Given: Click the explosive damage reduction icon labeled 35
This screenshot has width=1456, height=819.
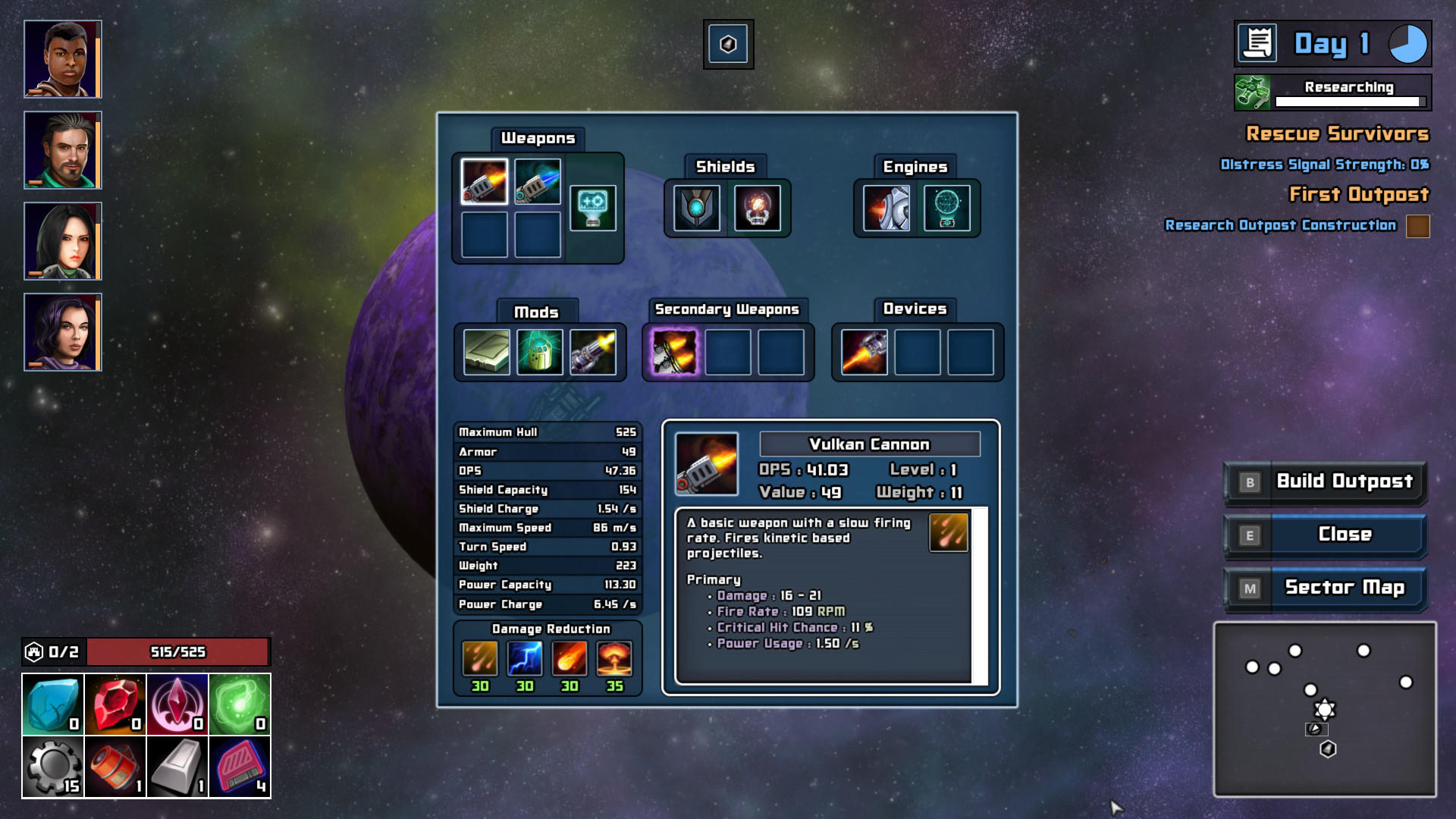Looking at the screenshot, I should tap(614, 658).
